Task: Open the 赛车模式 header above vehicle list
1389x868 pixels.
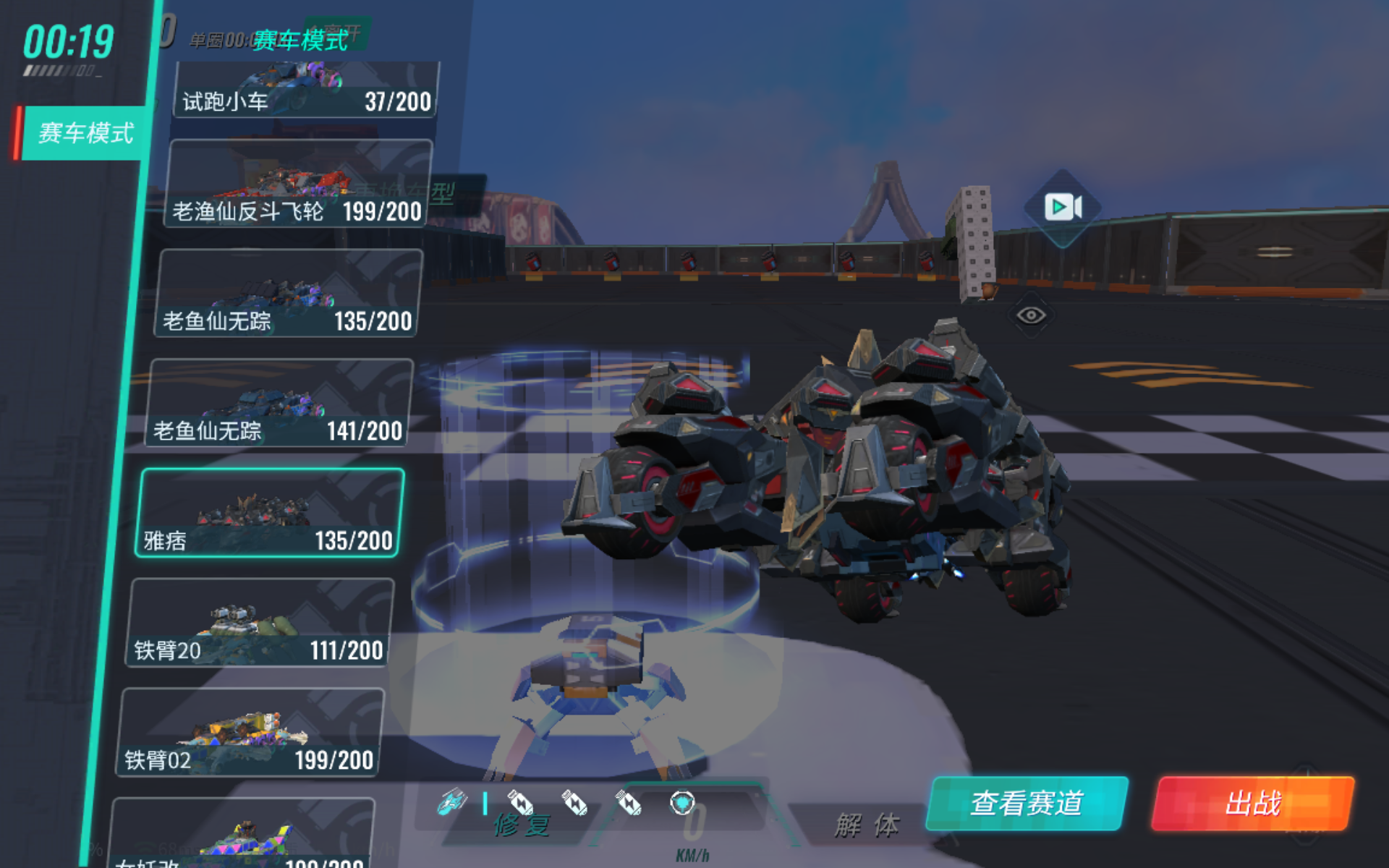Action: 301,41
